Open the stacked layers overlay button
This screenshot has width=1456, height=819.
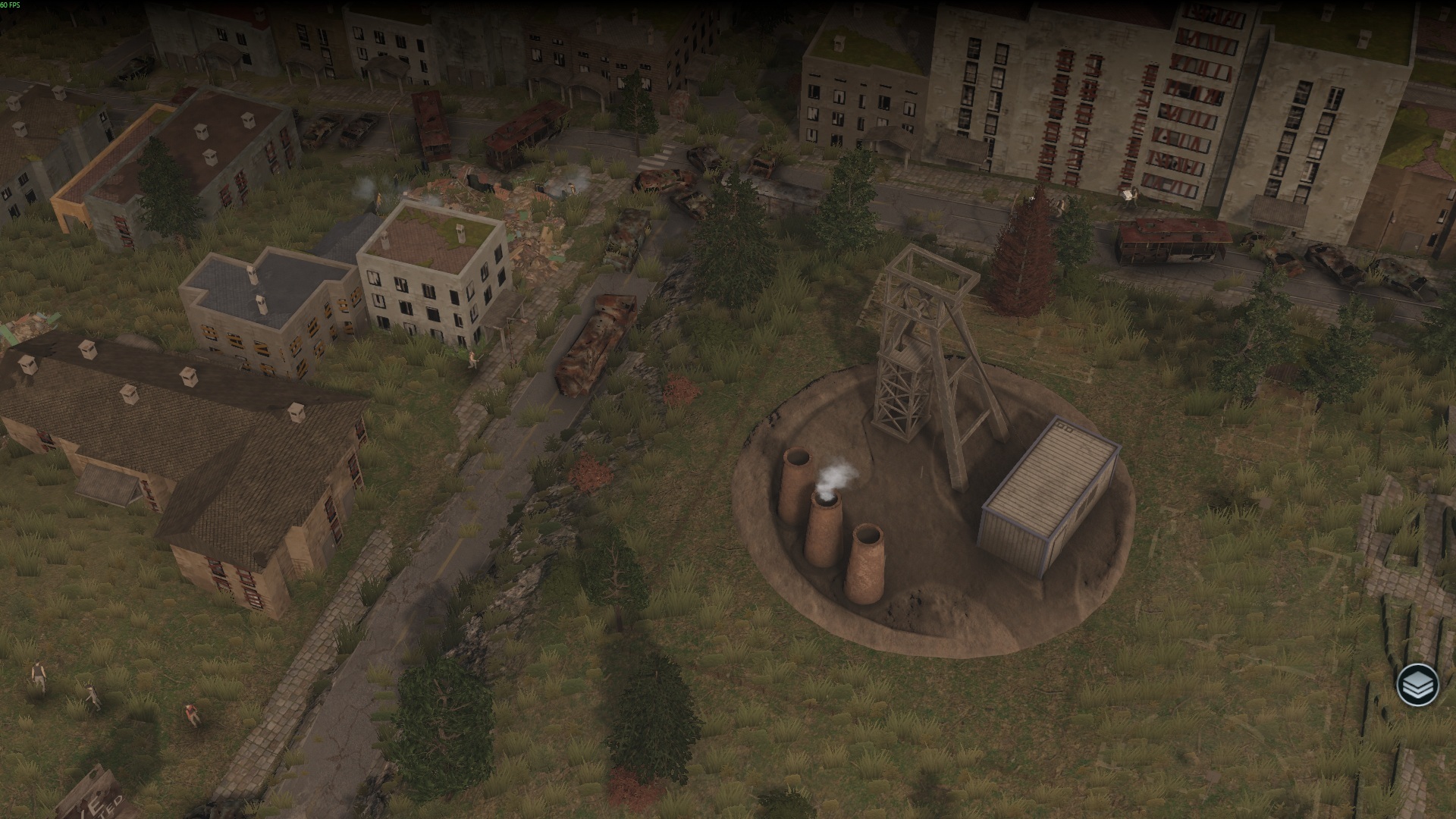(1417, 685)
